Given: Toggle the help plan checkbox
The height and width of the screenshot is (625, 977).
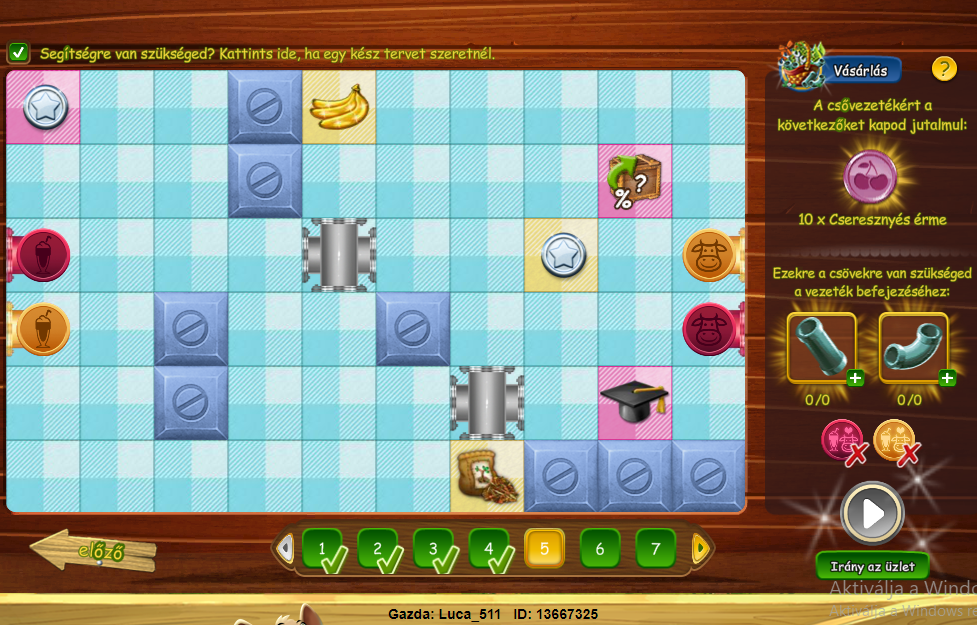Looking at the screenshot, I should 18,53.
